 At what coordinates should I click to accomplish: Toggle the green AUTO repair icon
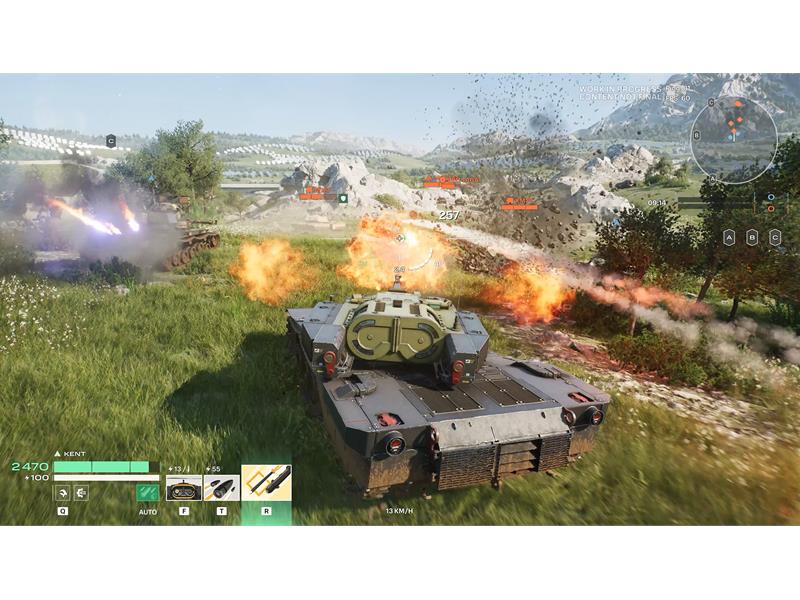pyautogui.click(x=148, y=491)
